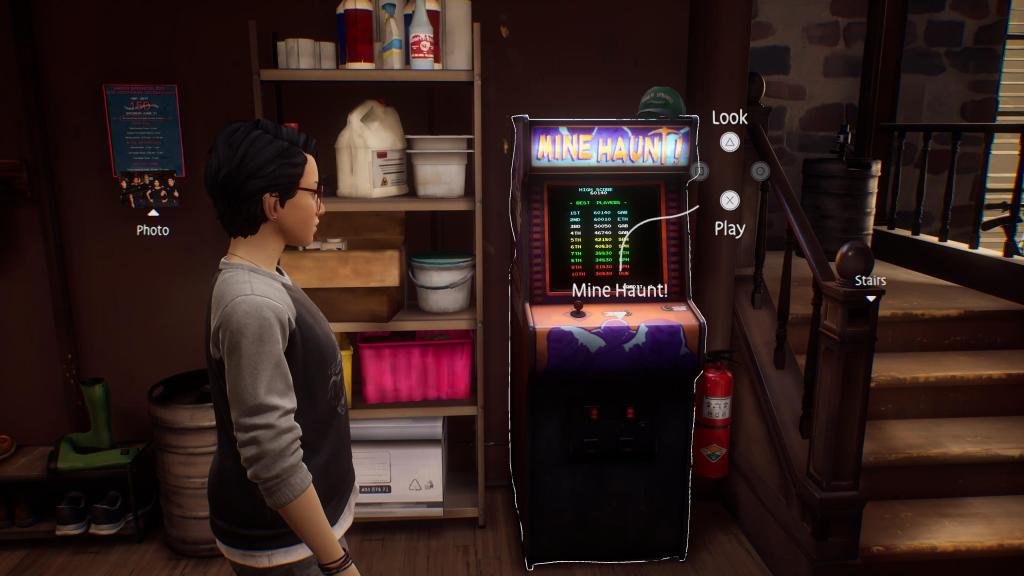
Task: Select the Photo interaction marker
Action: tap(153, 213)
